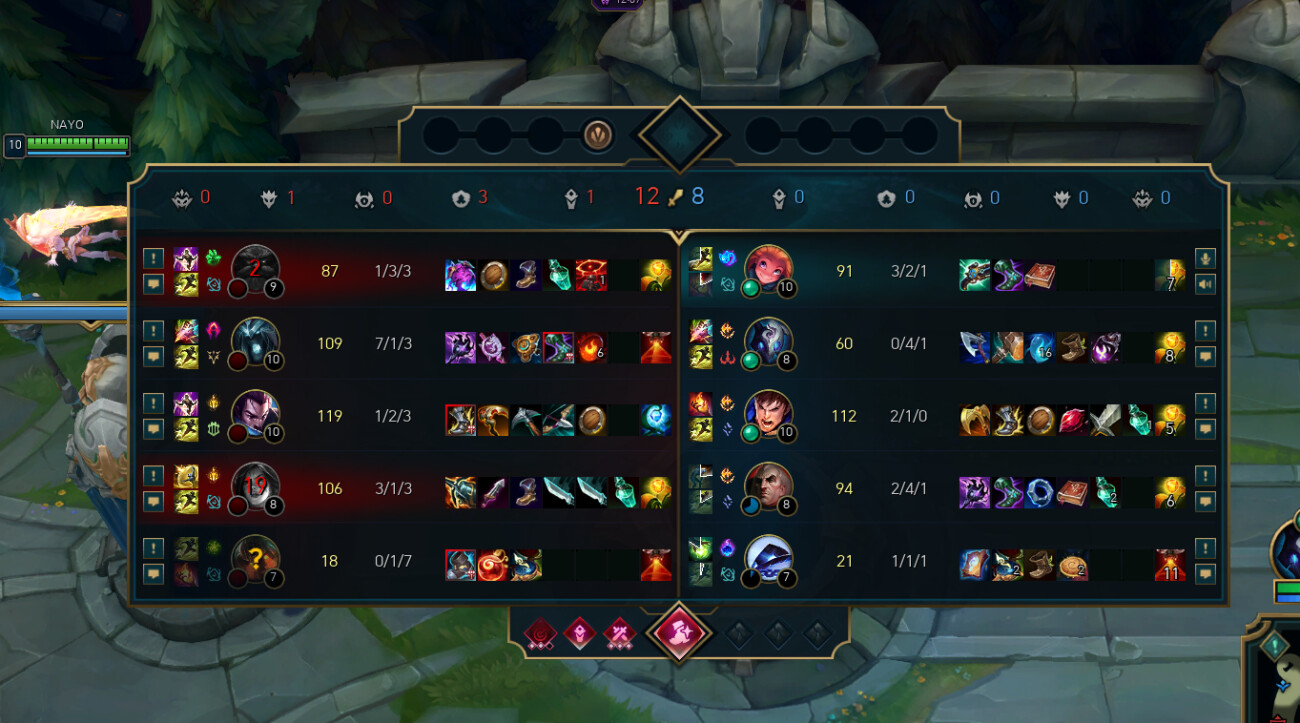
Task: Mute chat for the 2/4/1 blue player
Action: (x=1205, y=501)
